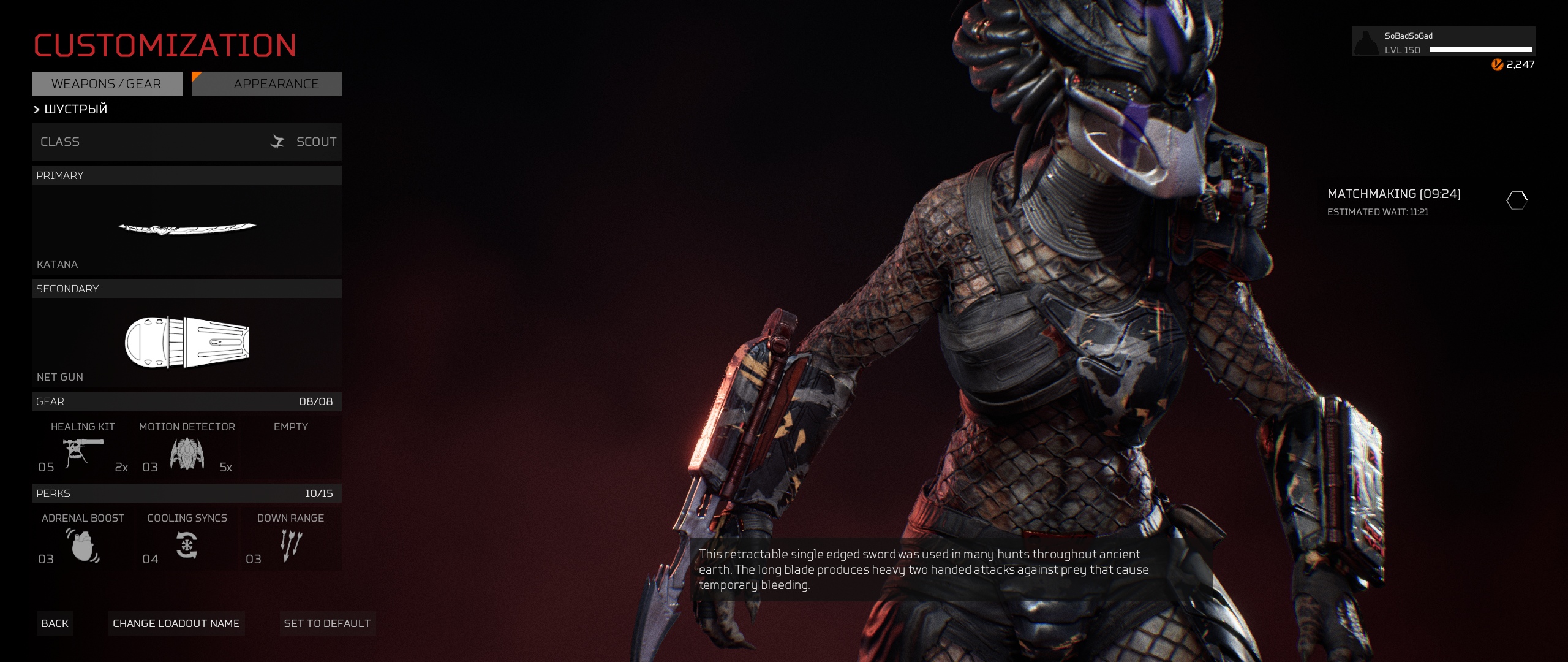1568x662 pixels.
Task: Pick the Motion Detector gear slot
Action: (187, 449)
